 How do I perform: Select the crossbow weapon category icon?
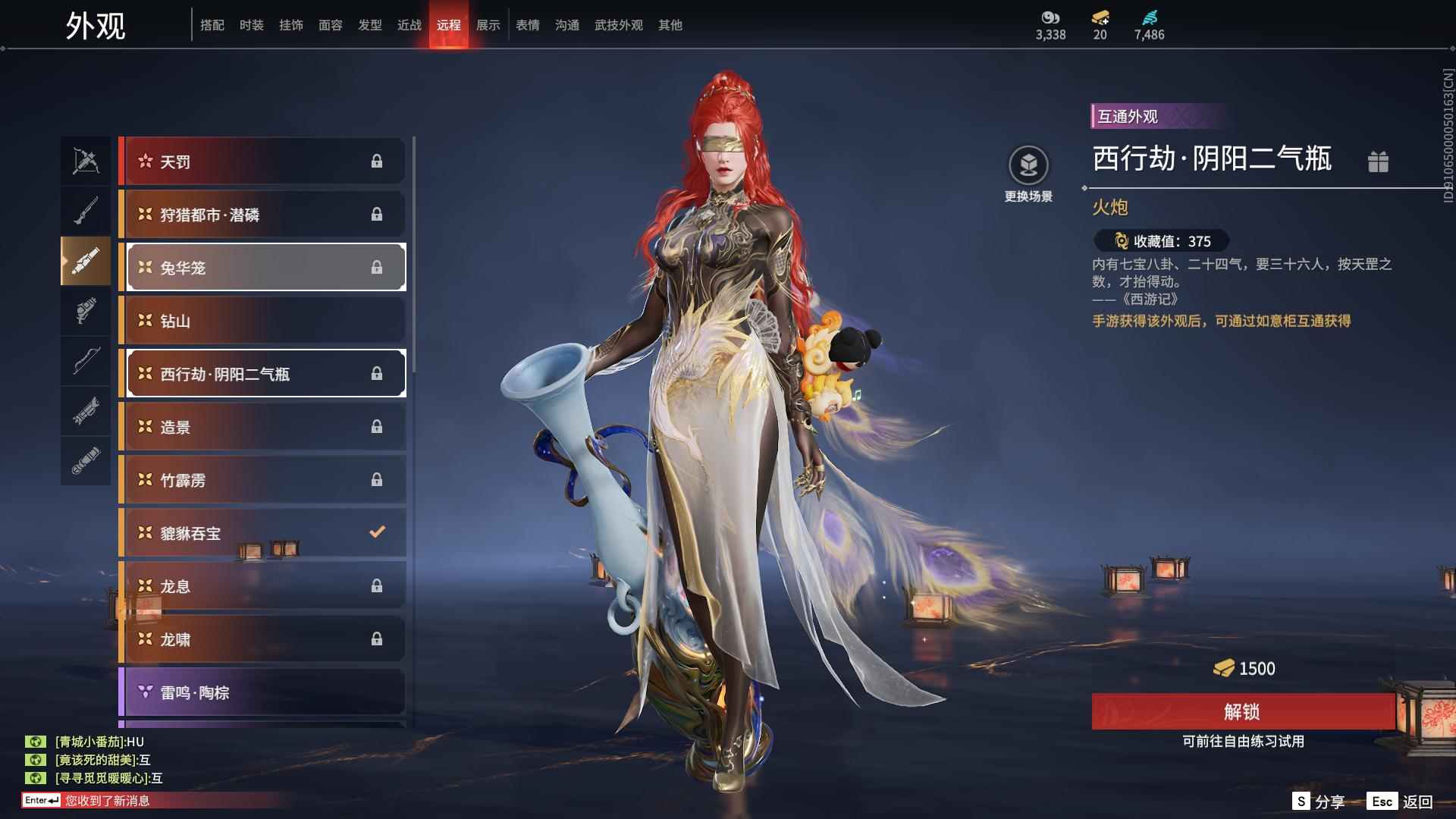pyautogui.click(x=86, y=161)
